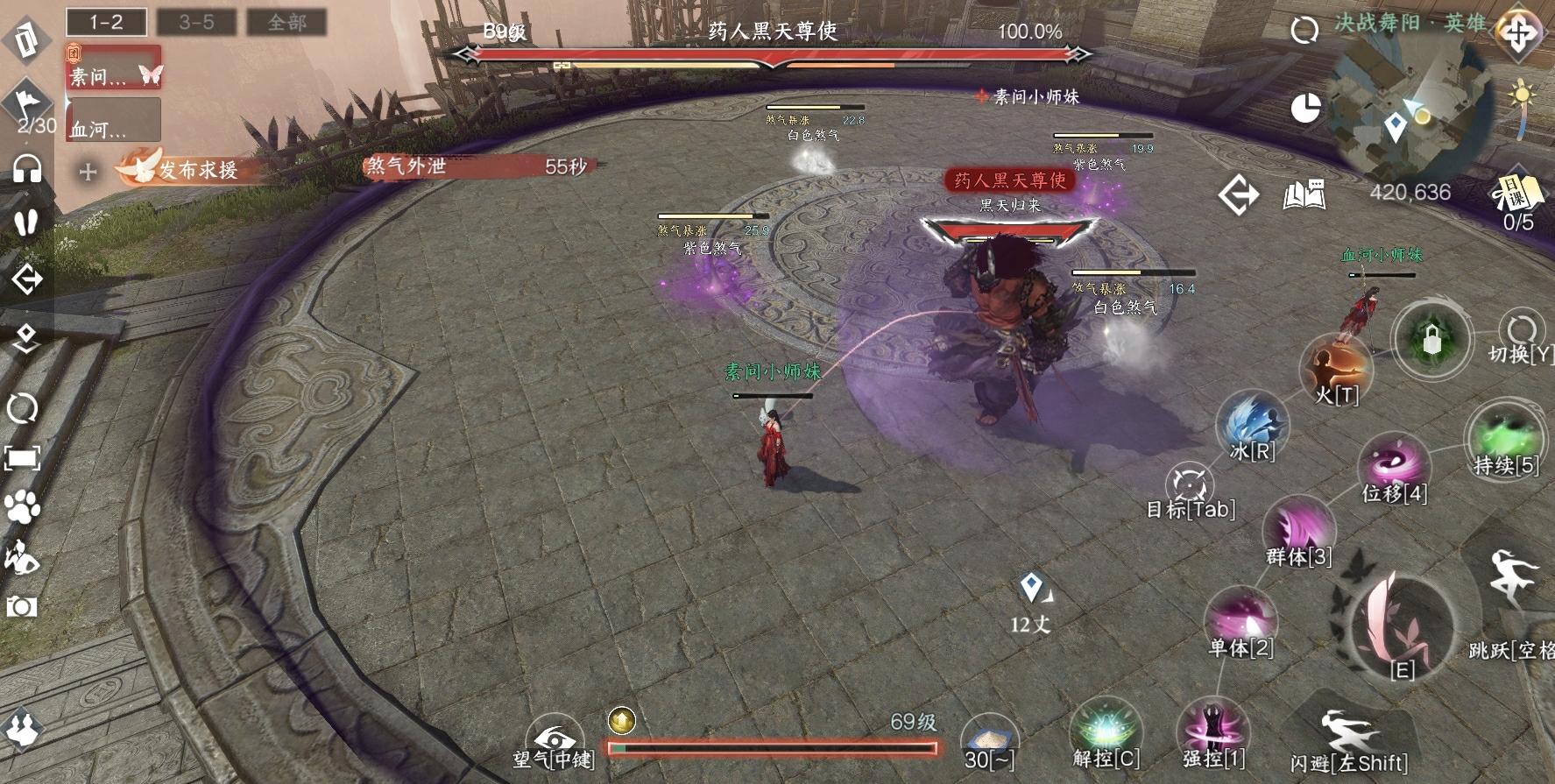Activate the 火[T] fire skill
The height and width of the screenshot is (784, 1555).
click(1335, 366)
